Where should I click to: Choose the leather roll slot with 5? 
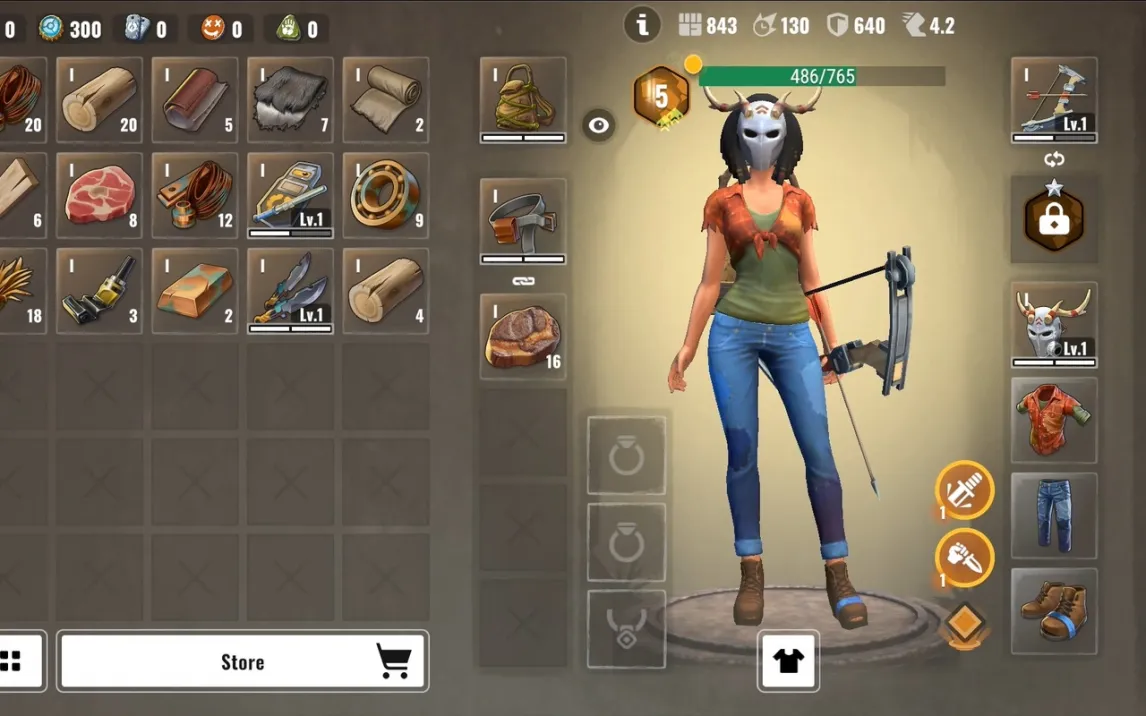(195, 99)
